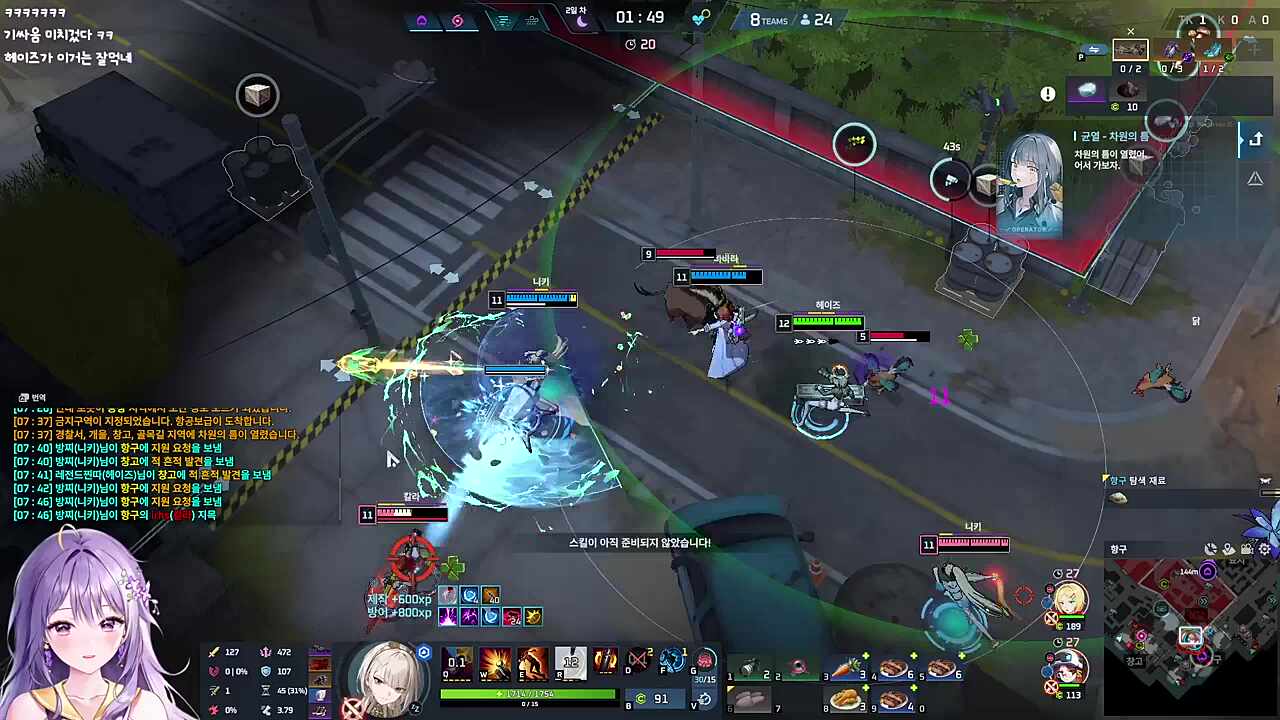Activate the D weapon skill icon
Viewport: 1280px width, 720px height.
click(638, 661)
